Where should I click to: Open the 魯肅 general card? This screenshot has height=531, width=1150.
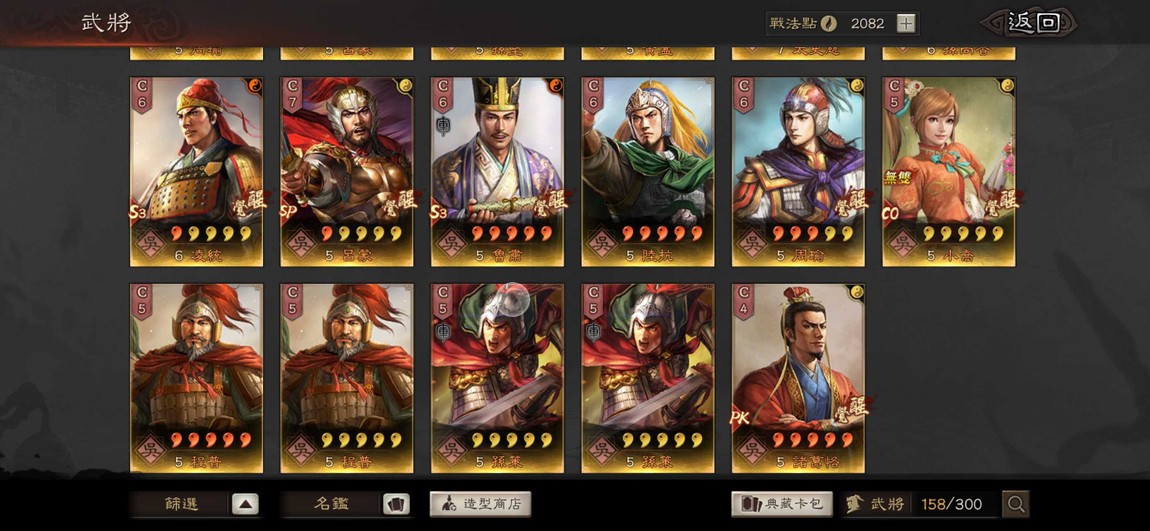pos(497,171)
